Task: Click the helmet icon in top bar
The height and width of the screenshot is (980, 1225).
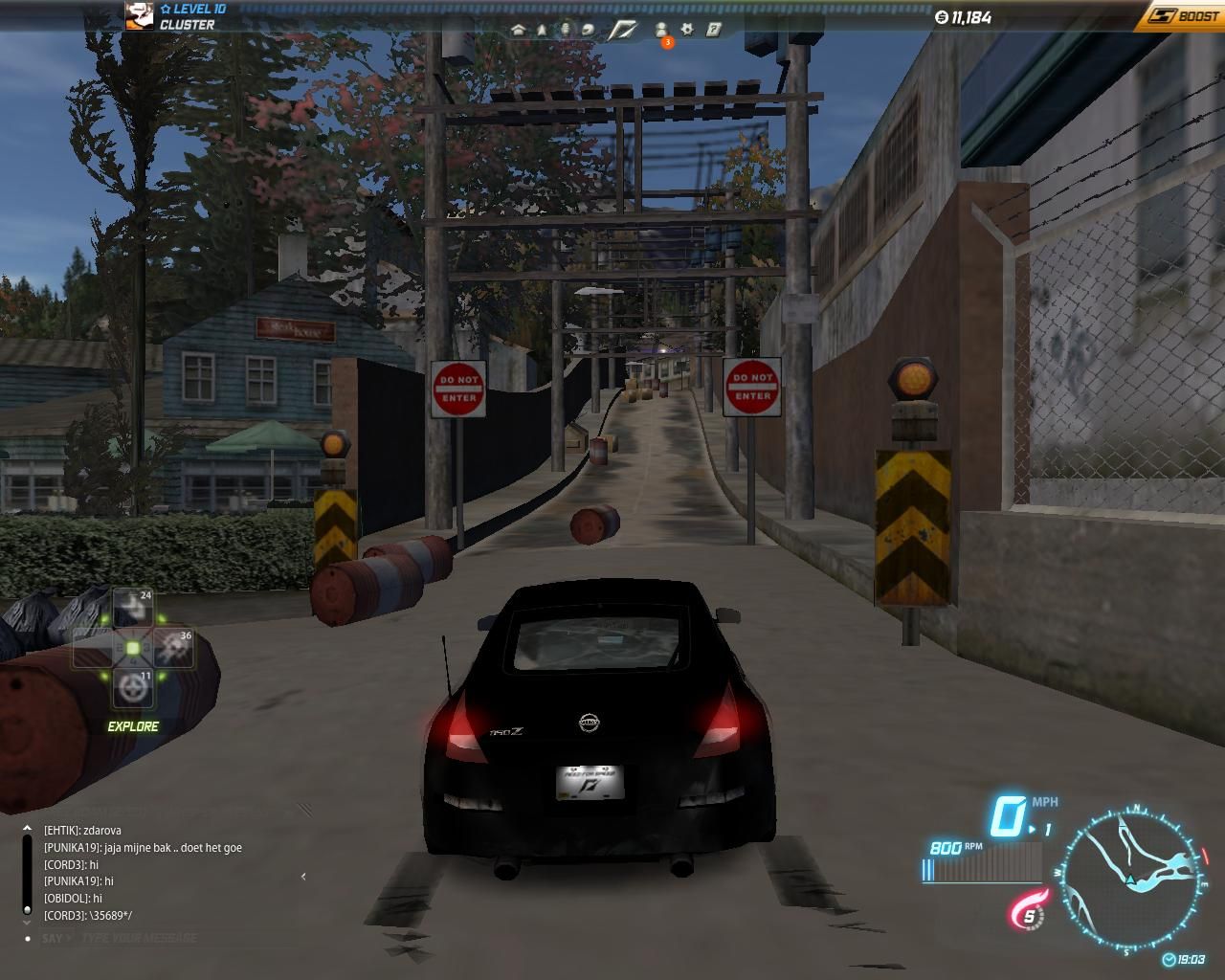Action: [589, 30]
